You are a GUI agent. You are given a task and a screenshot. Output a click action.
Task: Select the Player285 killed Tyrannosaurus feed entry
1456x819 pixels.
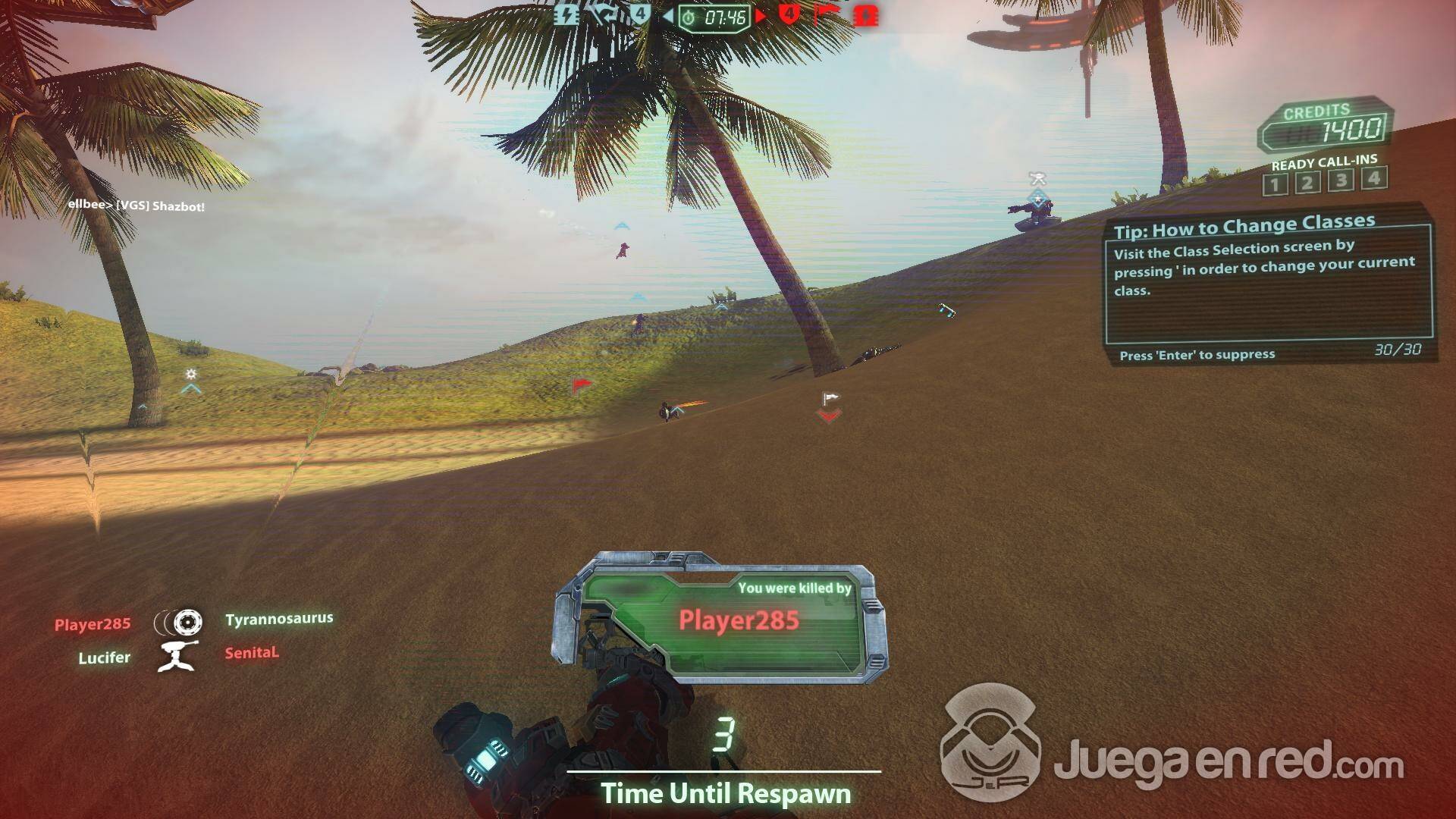point(193,622)
